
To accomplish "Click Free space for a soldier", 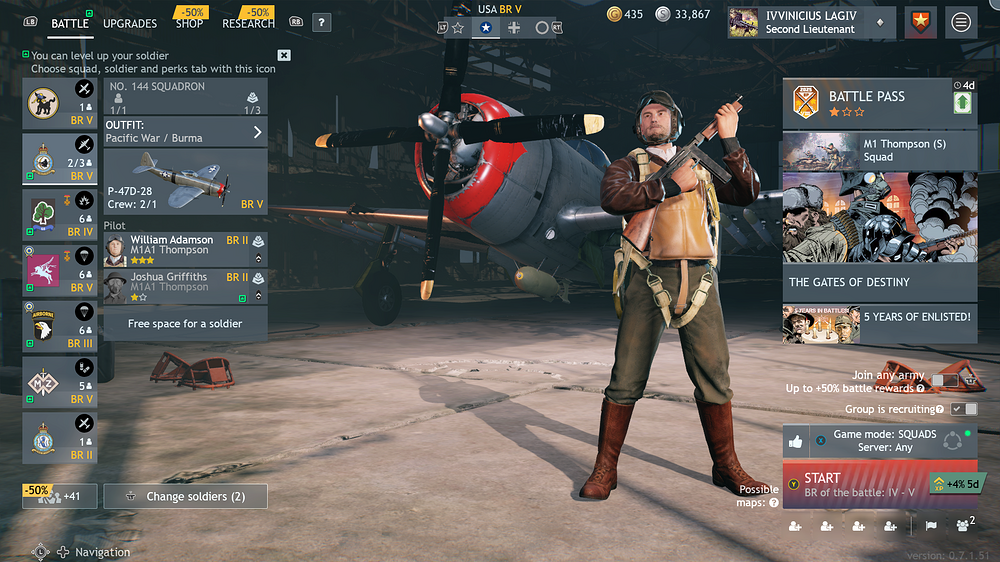I will click(185, 324).
